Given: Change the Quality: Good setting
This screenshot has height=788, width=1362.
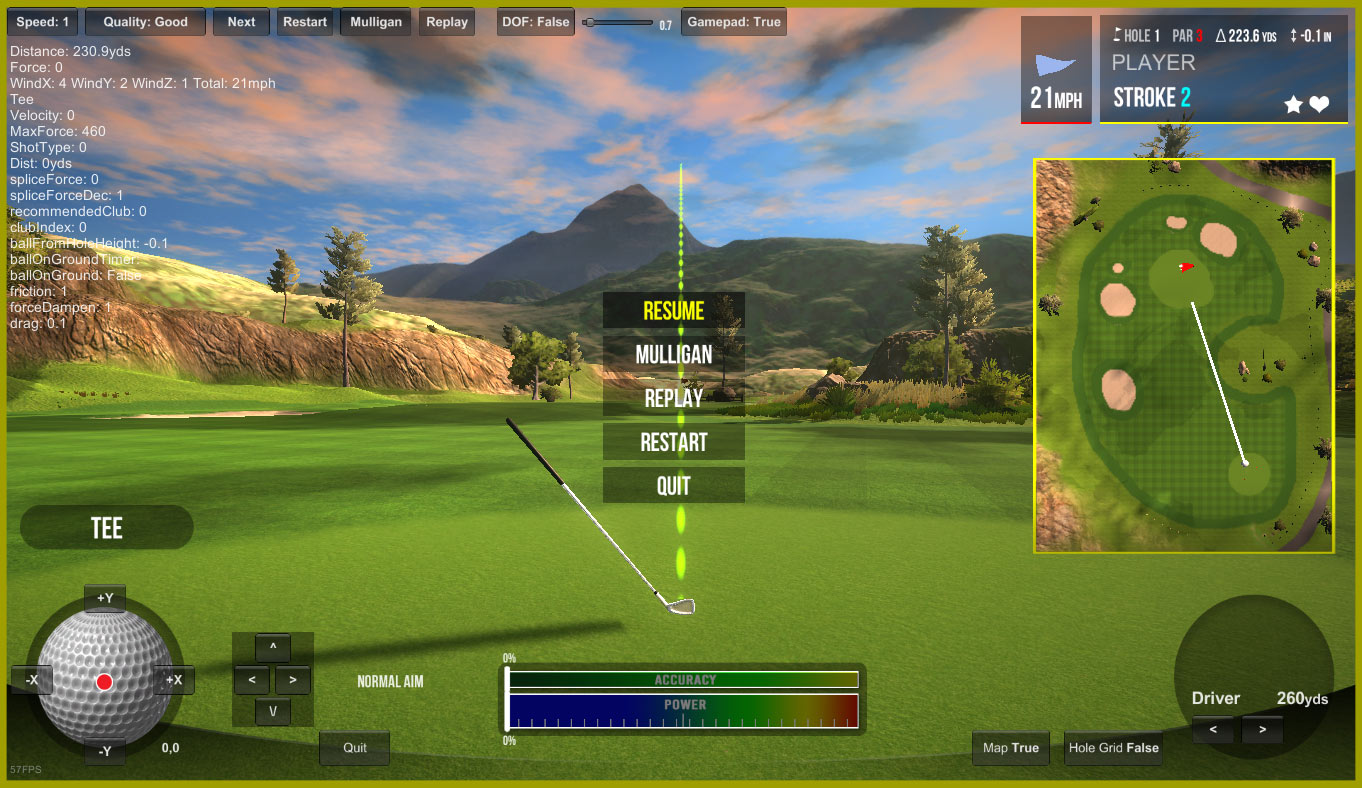Looking at the screenshot, I should pos(145,22).
